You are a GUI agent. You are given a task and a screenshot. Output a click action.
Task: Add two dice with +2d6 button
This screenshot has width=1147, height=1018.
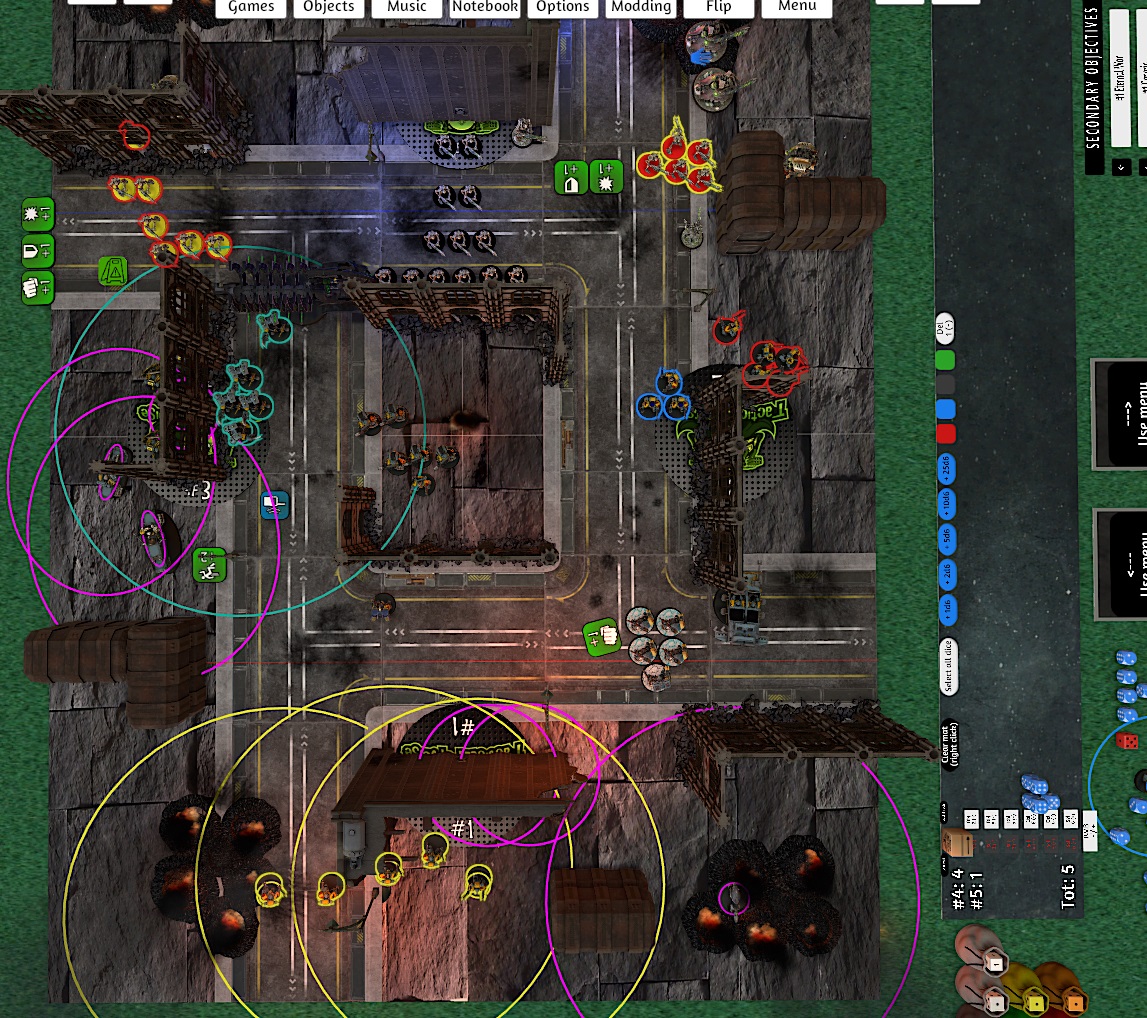pyautogui.click(x=946, y=574)
